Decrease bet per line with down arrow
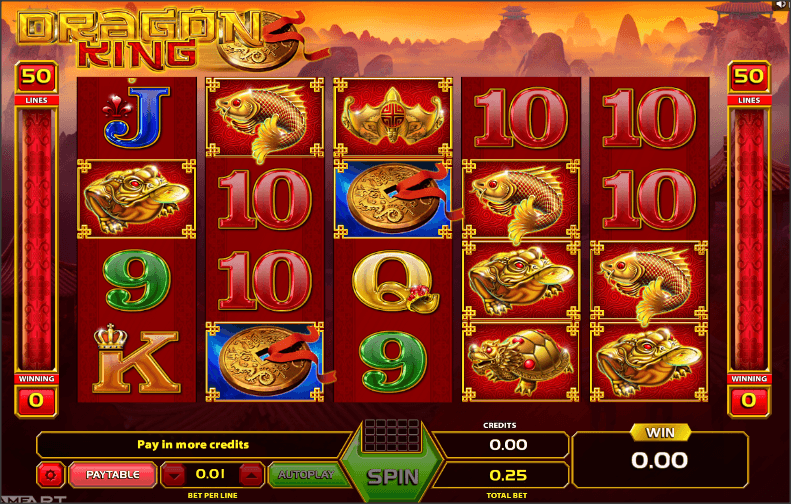The width and height of the screenshot is (791, 504). (x=174, y=473)
